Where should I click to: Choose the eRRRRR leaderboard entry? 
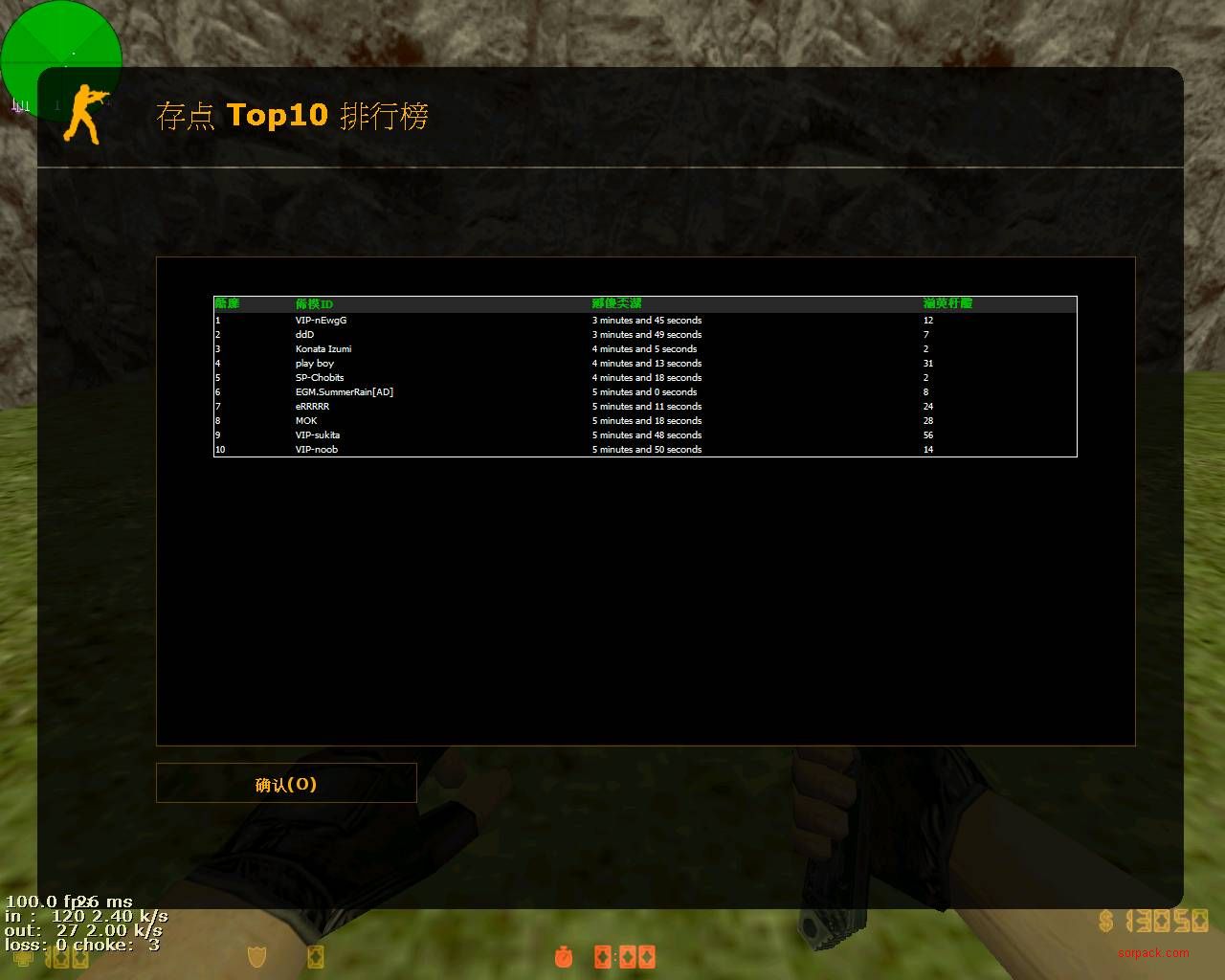(312, 407)
